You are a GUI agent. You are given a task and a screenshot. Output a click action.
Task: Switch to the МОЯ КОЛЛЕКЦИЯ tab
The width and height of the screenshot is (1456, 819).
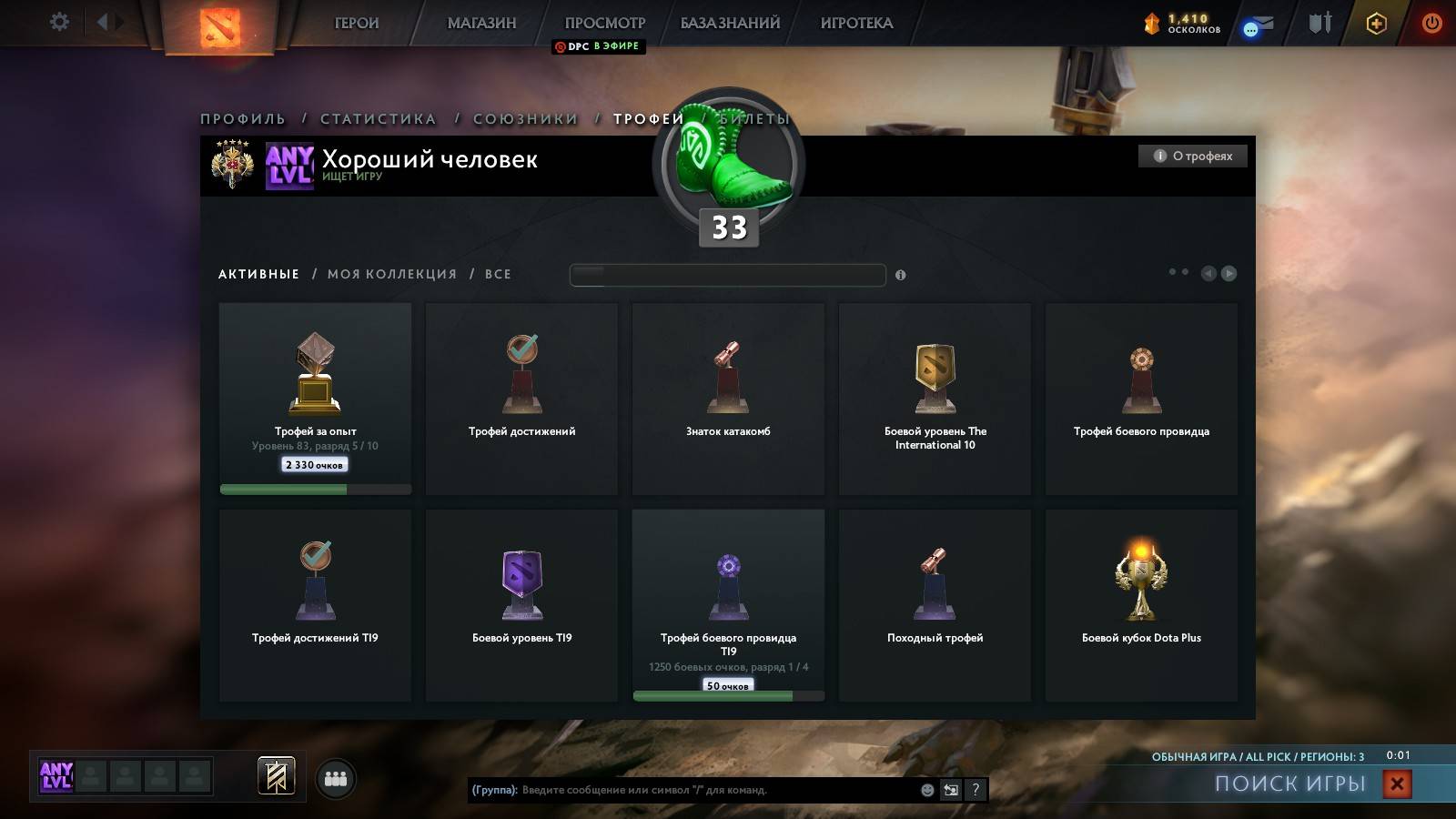point(393,274)
